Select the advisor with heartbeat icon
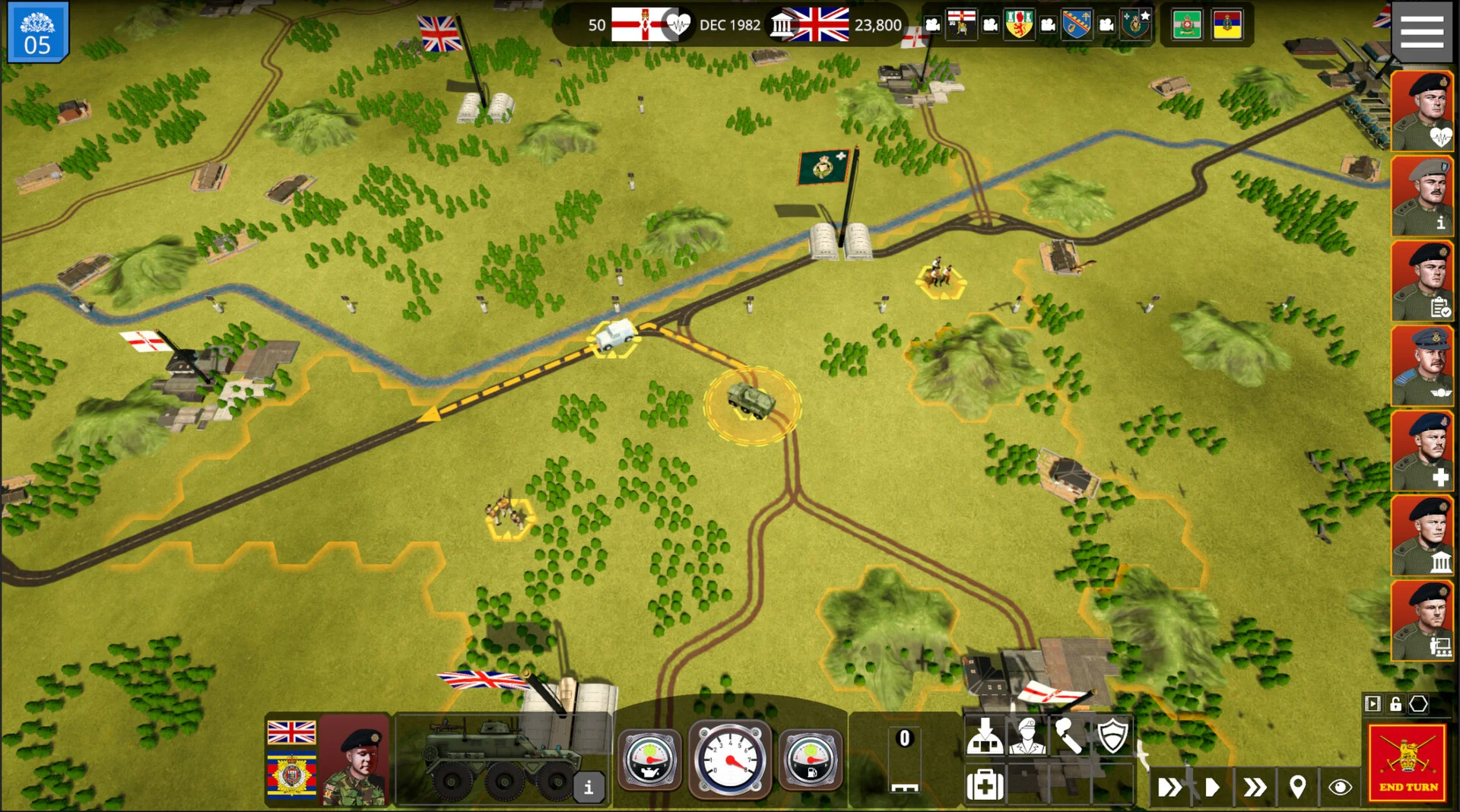The height and width of the screenshot is (812, 1460). 1421,111
